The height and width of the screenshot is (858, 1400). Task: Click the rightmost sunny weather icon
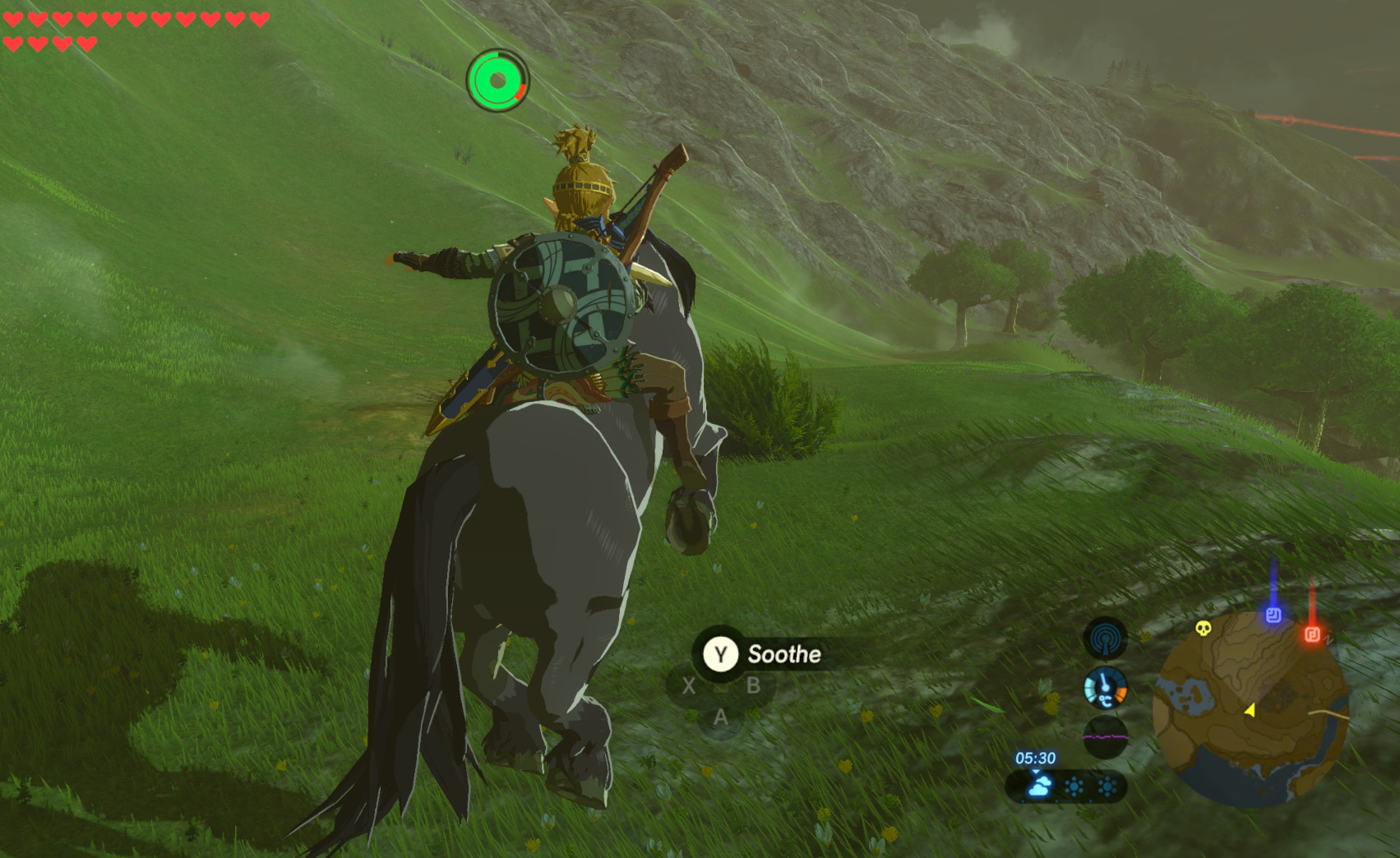(x=1107, y=786)
